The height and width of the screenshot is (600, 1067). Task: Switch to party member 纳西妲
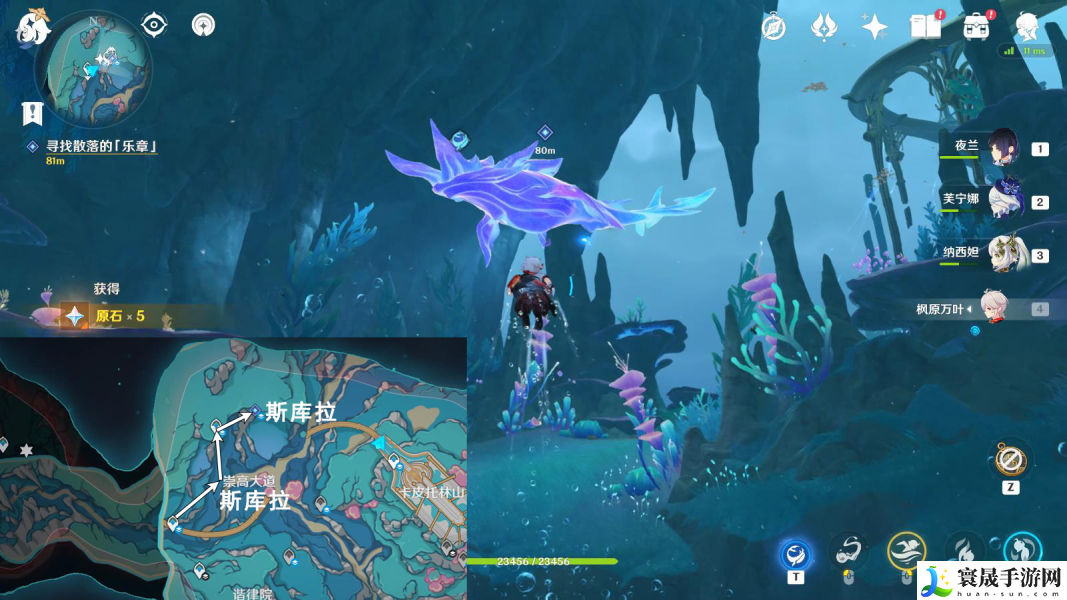point(1001,254)
